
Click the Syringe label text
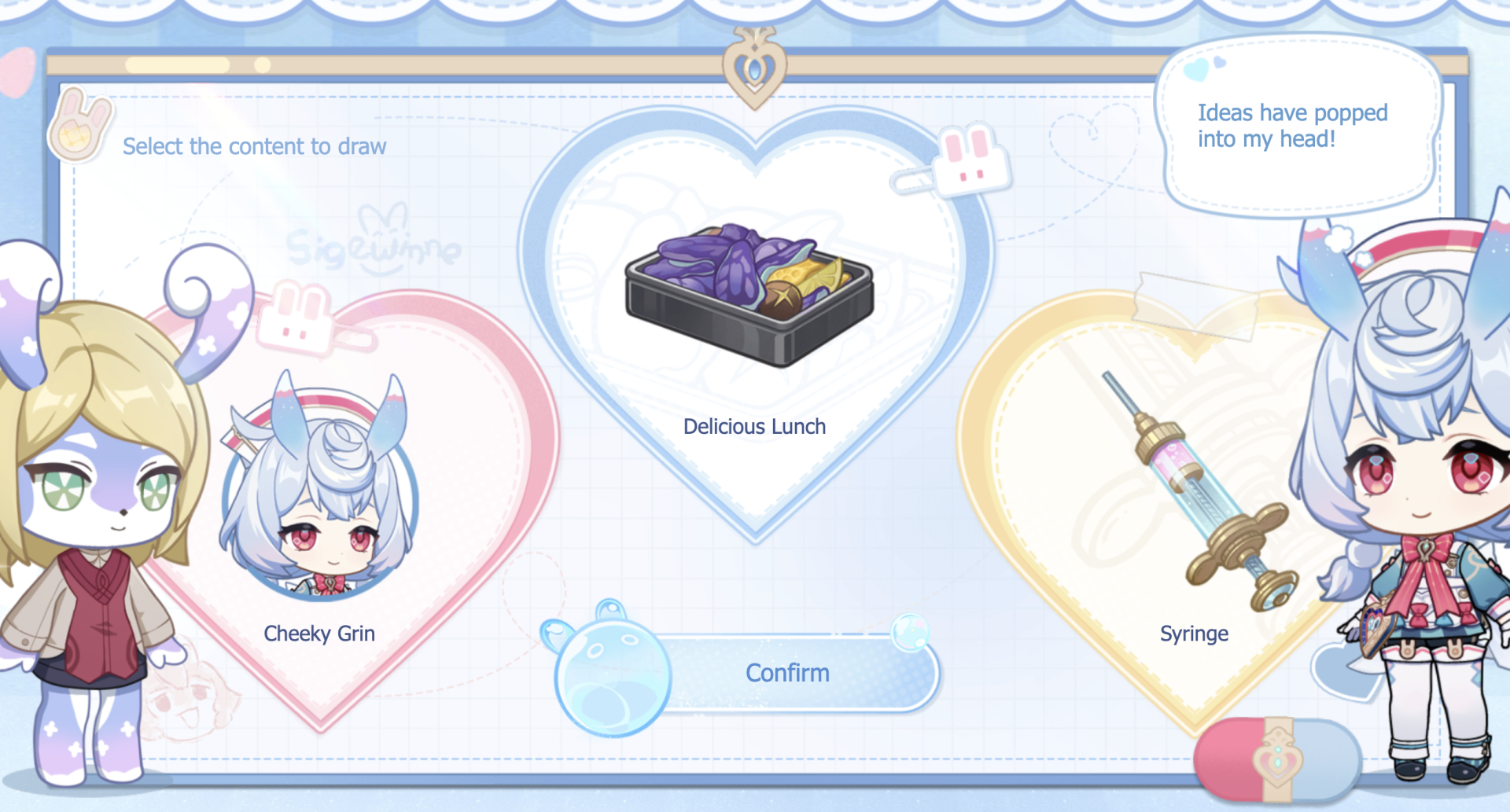tap(1195, 634)
